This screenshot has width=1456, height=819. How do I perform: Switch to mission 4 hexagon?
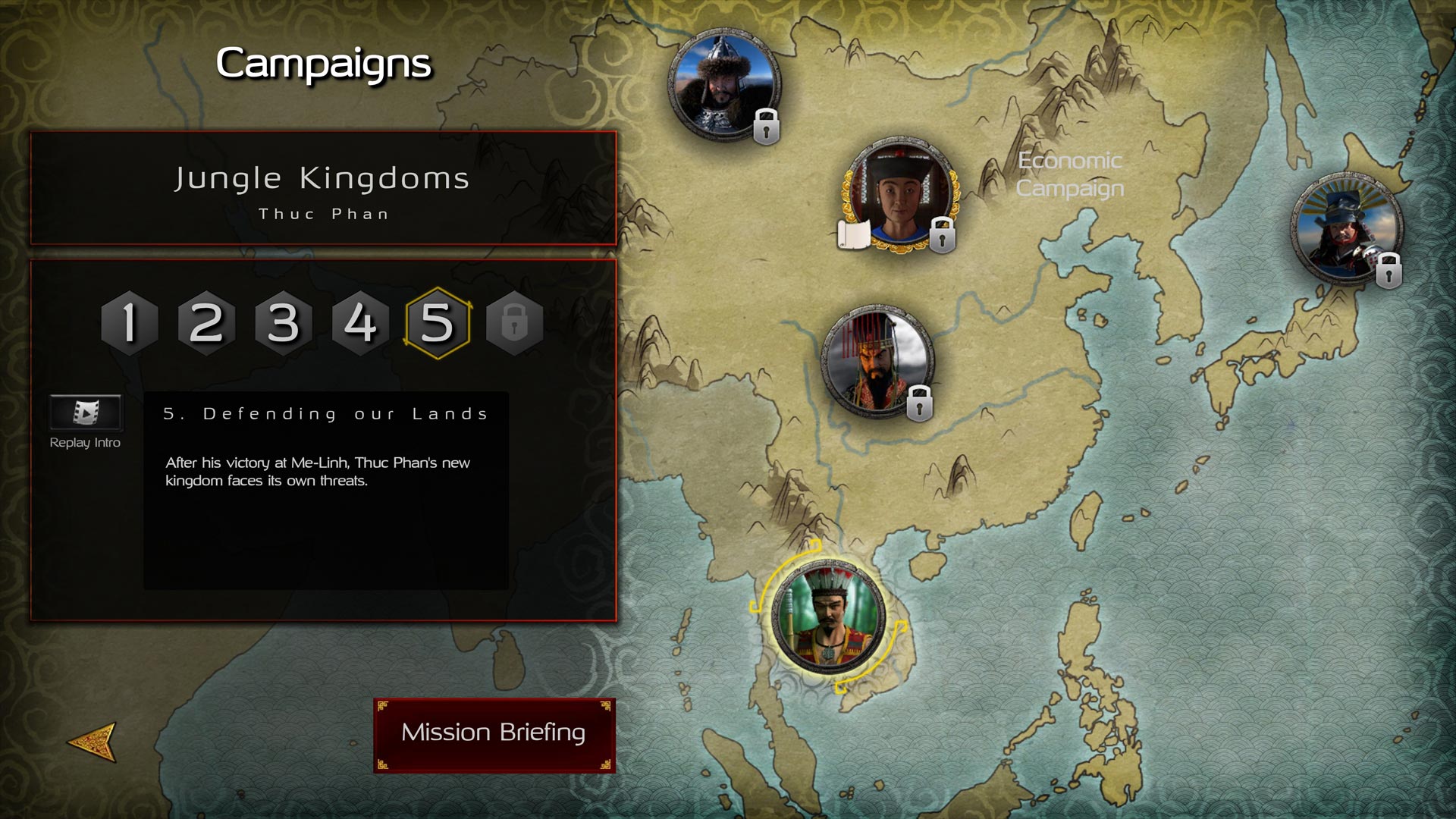pyautogui.click(x=360, y=323)
